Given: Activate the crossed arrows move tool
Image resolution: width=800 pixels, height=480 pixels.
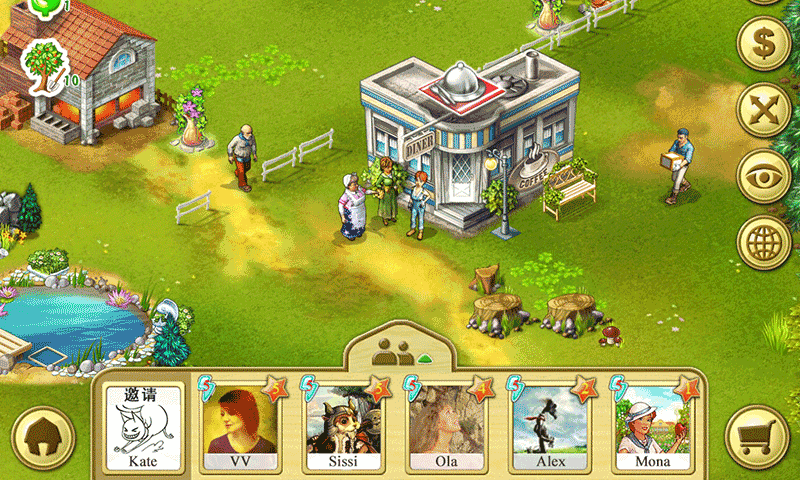Looking at the screenshot, I should point(764,109).
